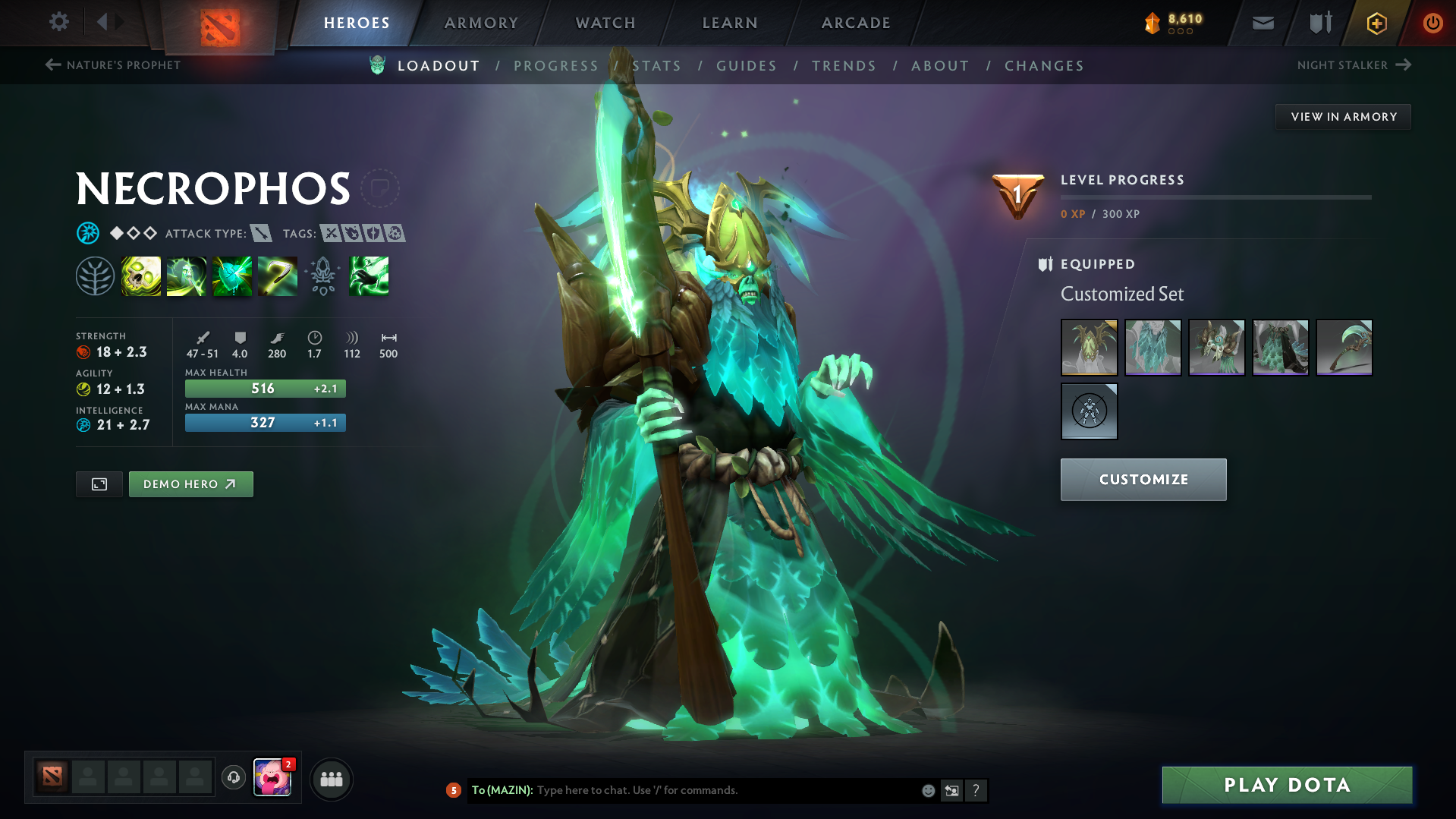This screenshot has height=819, width=1456.
Task: Go back using Nature's Prophet arrow
Action: pyautogui.click(x=52, y=65)
